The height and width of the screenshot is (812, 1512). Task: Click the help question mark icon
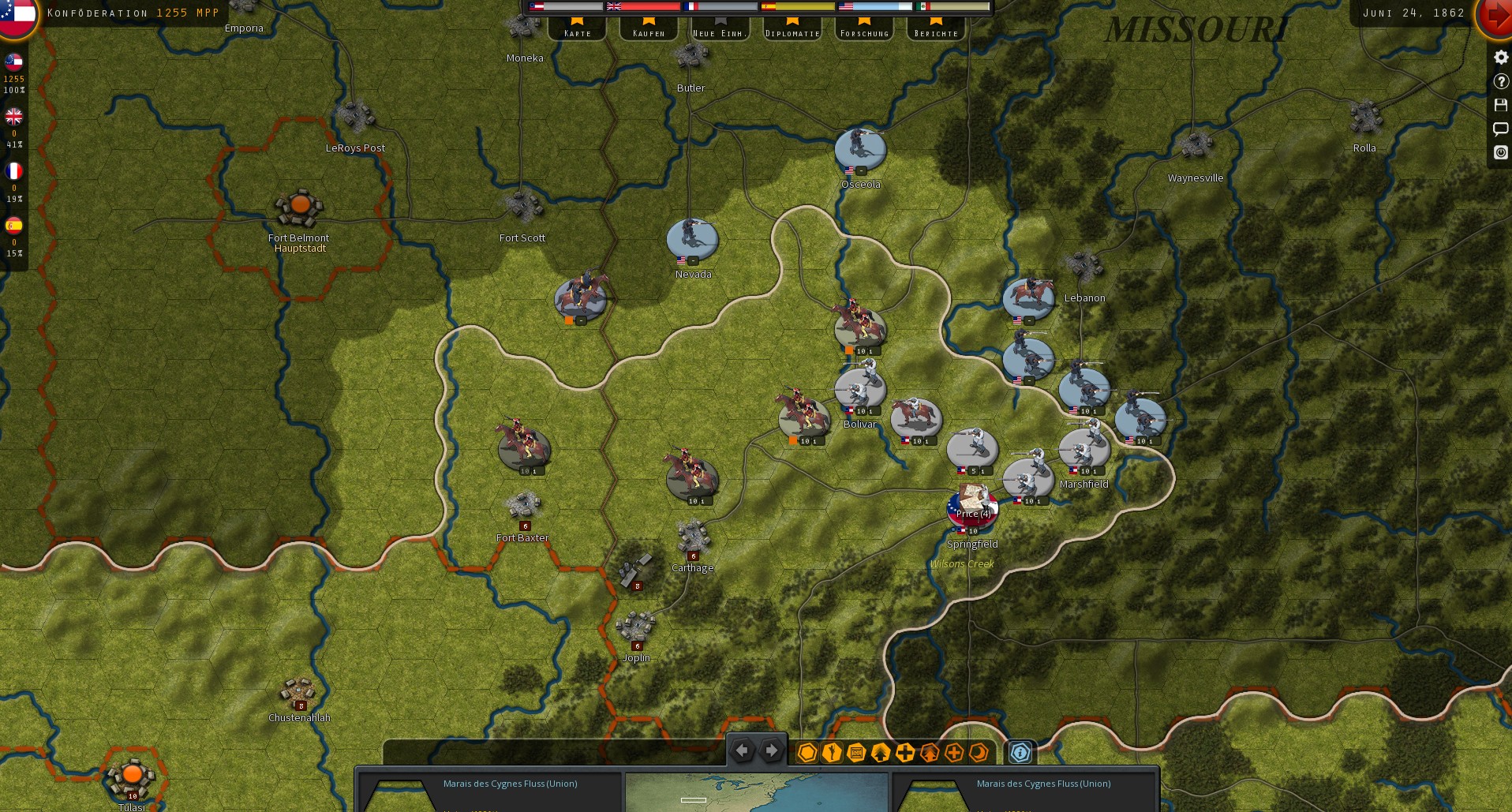(x=1500, y=81)
